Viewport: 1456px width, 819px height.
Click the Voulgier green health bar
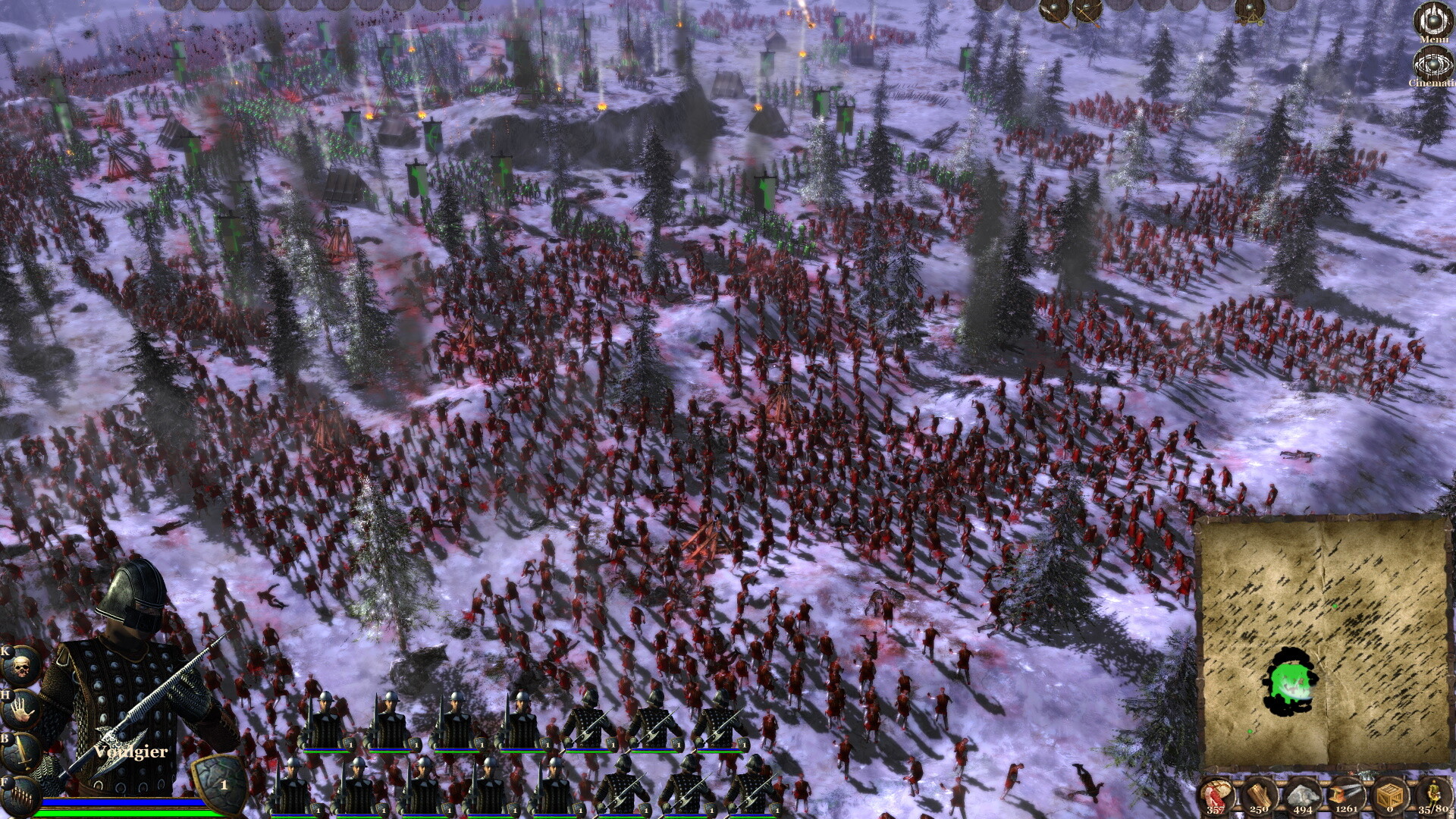121,813
